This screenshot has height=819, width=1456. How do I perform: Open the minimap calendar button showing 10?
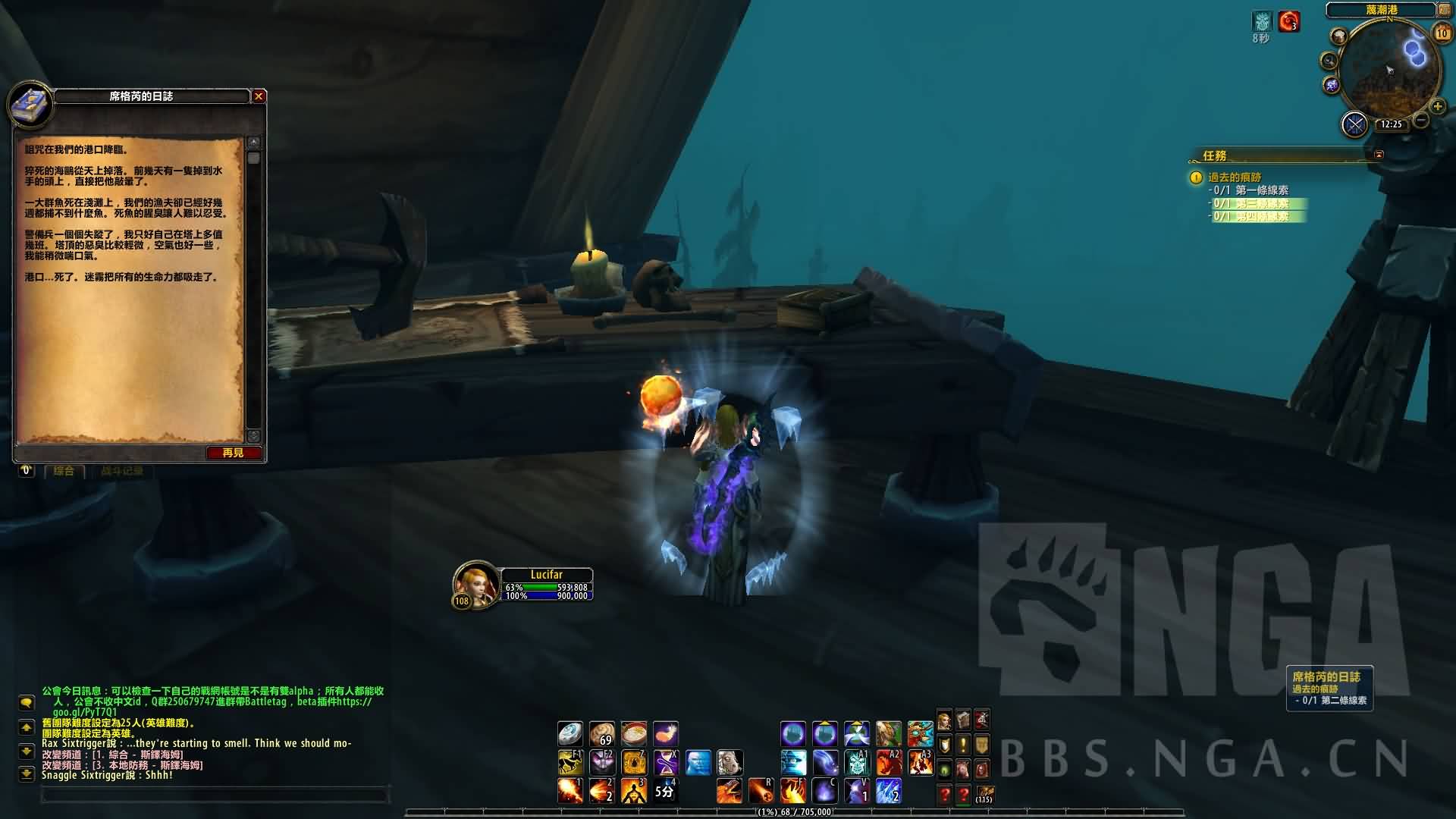(x=1442, y=33)
